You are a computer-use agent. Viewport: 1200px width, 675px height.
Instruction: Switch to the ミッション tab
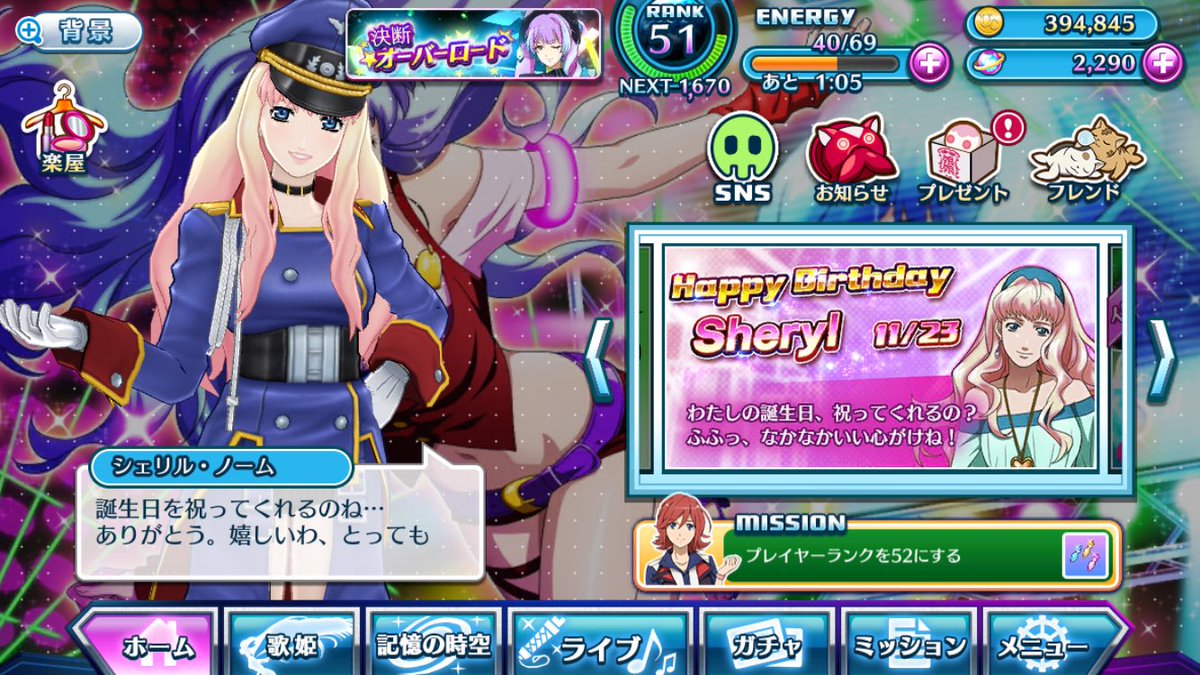(x=908, y=645)
